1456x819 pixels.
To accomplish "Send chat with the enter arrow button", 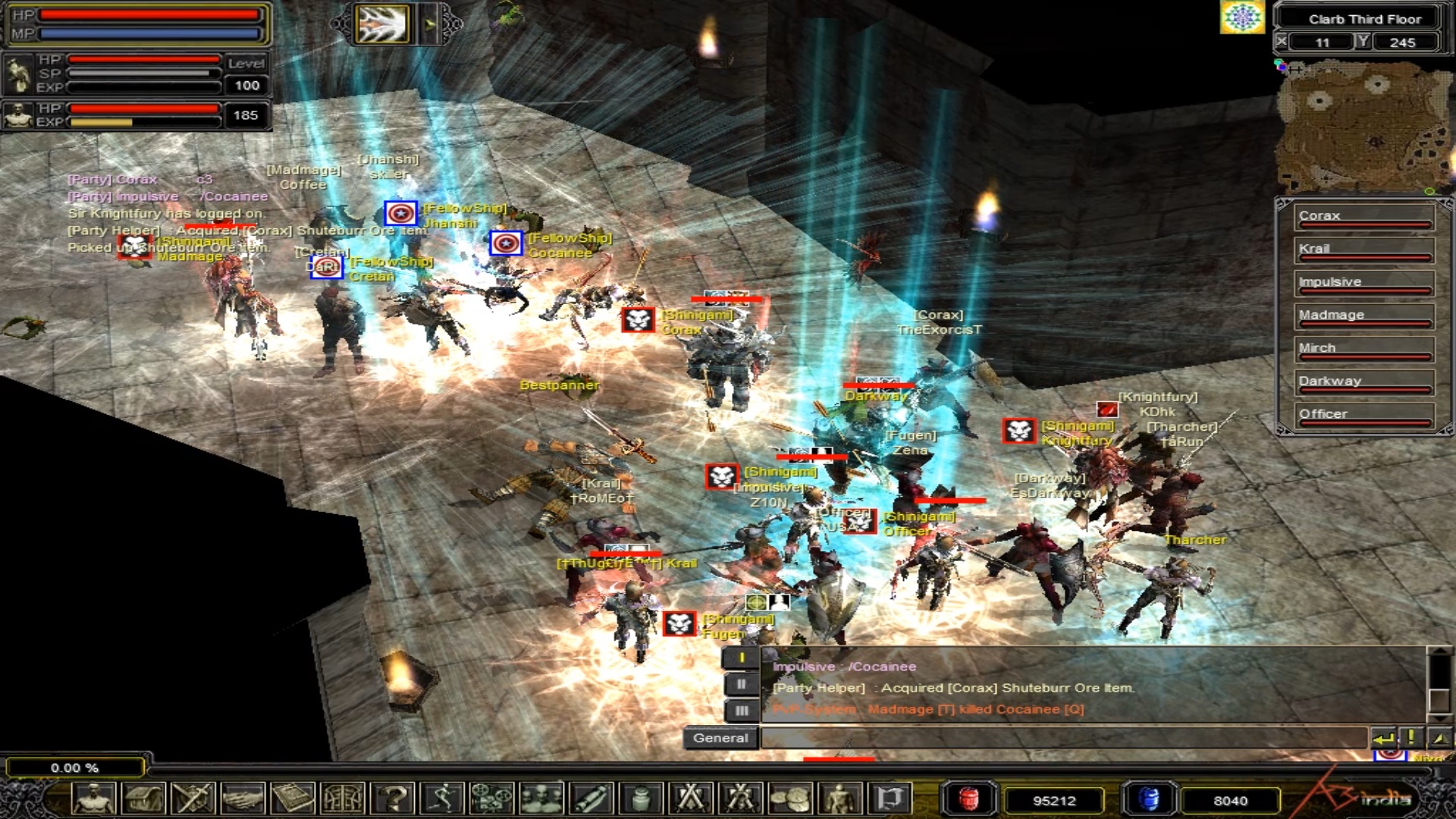I will pos(1384,738).
